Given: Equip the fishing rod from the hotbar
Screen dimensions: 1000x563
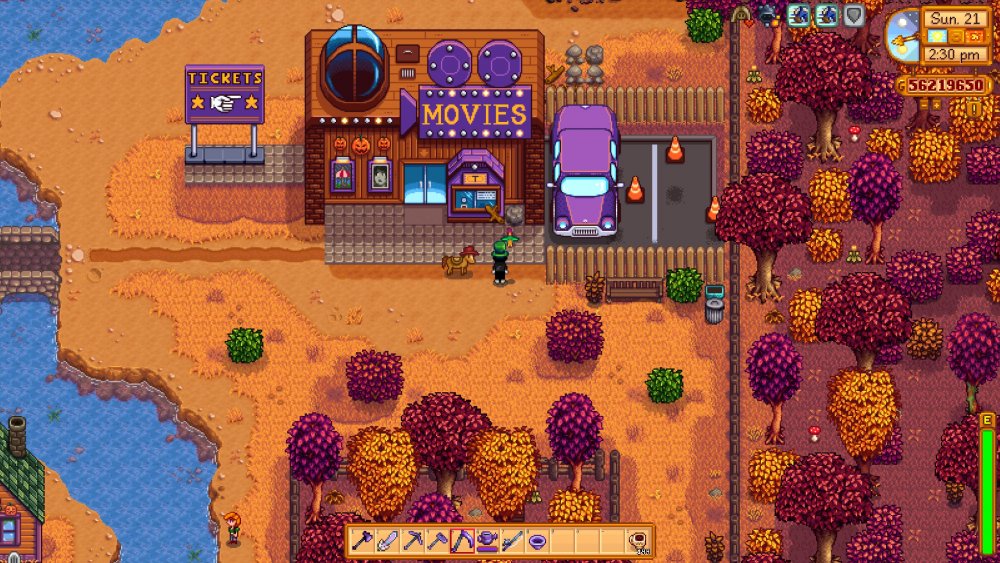Looking at the screenshot, I should tap(512, 541).
